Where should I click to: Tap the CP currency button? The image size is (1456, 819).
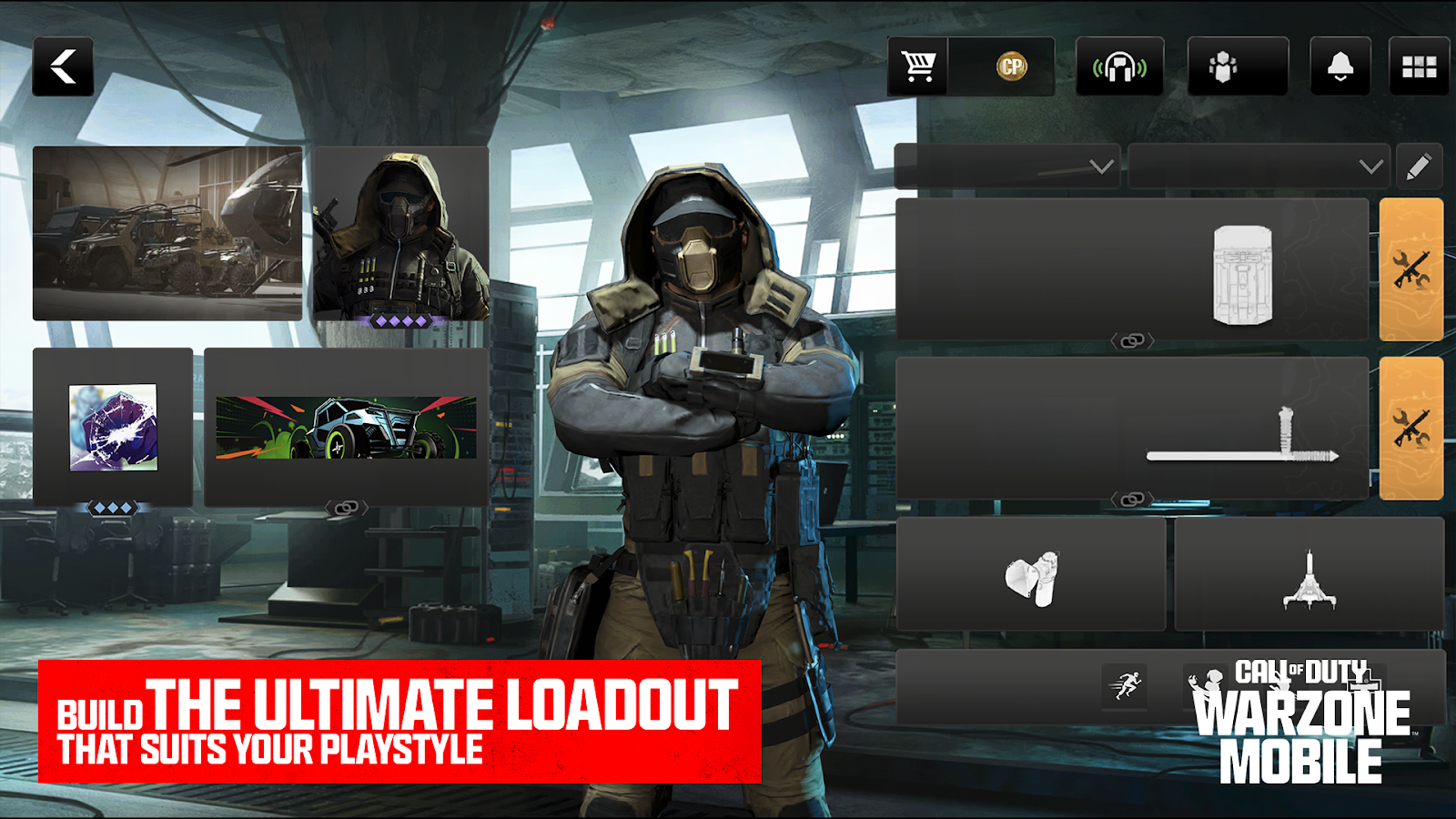(1010, 66)
